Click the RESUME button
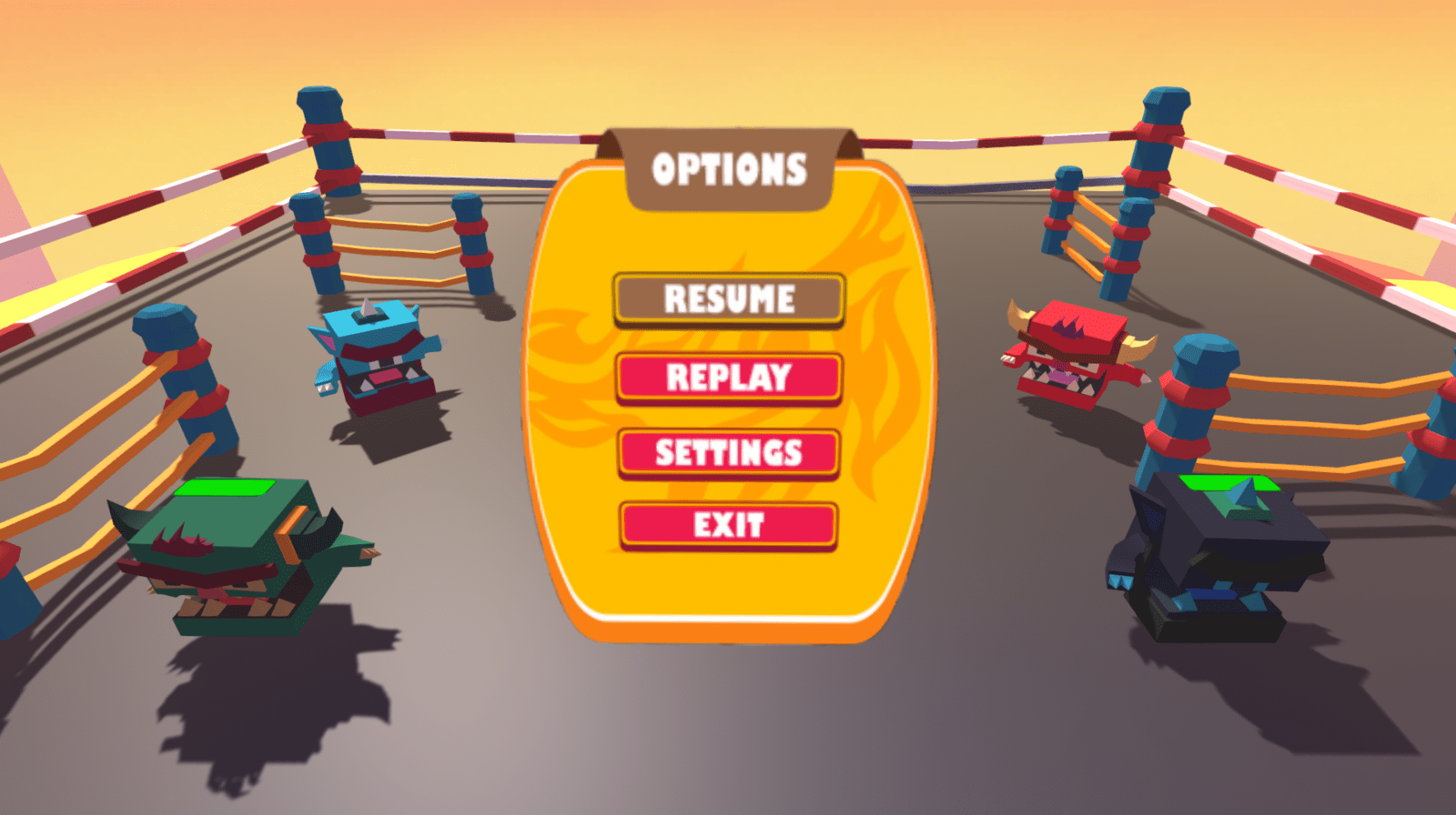 pos(728,299)
